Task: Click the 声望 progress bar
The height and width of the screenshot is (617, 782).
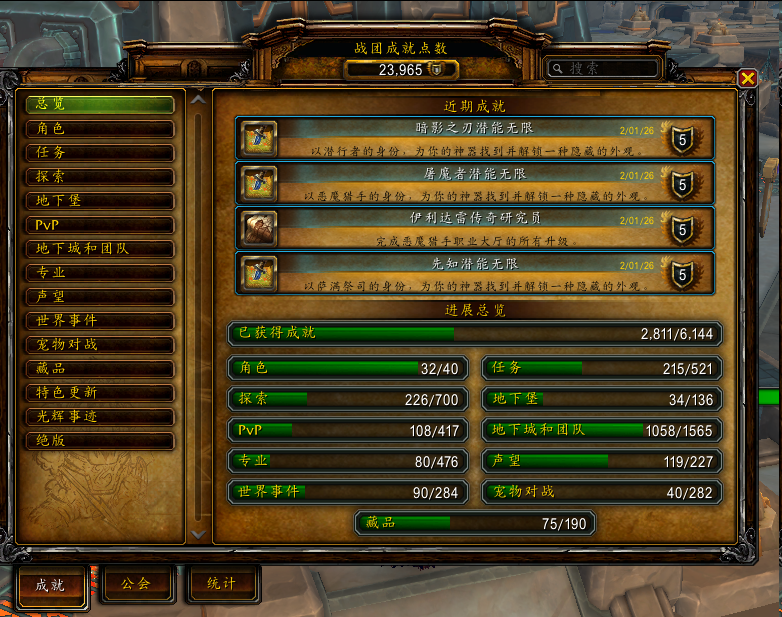Action: coord(602,461)
